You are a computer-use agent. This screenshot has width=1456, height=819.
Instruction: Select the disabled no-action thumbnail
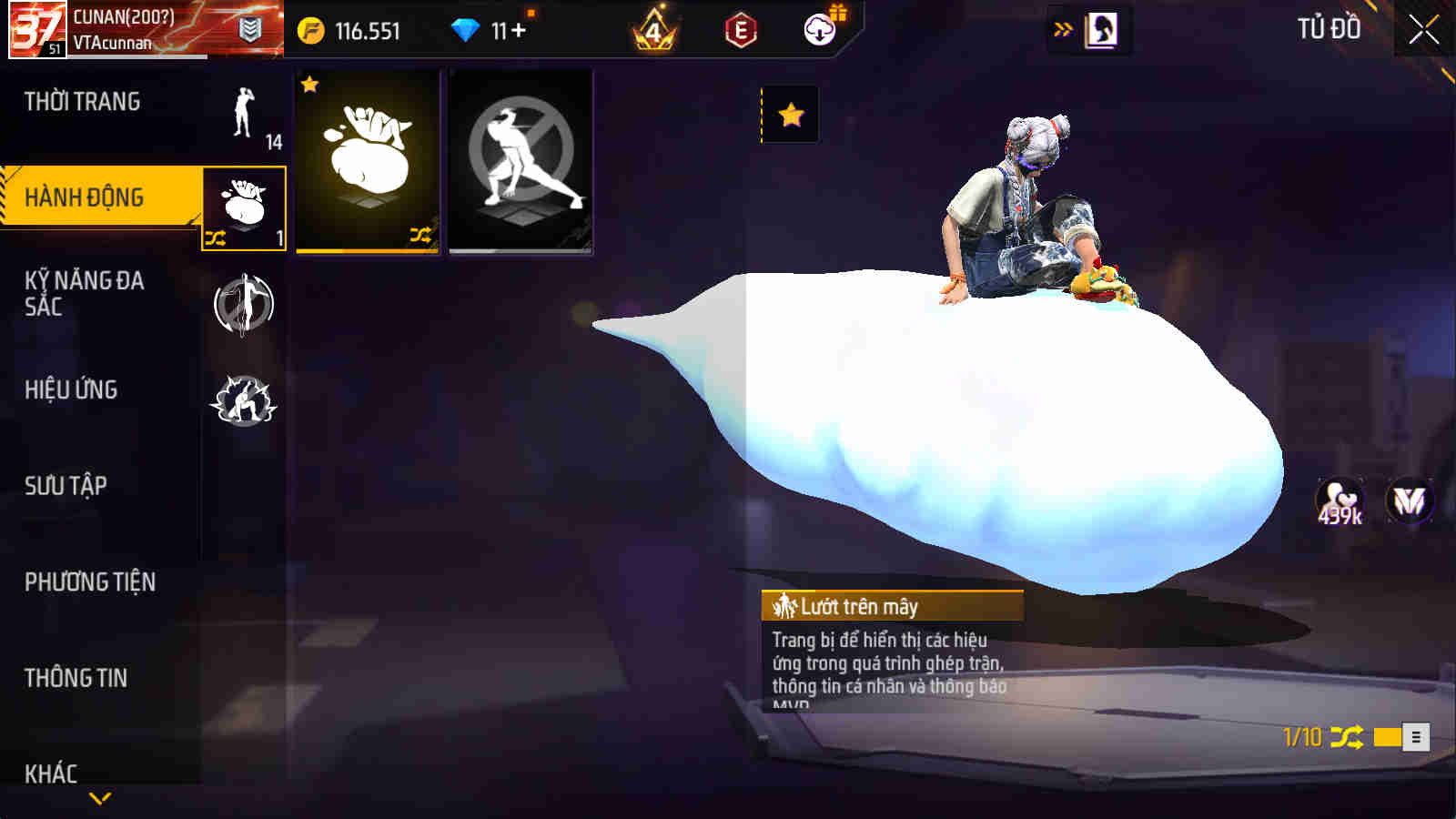[x=519, y=162]
